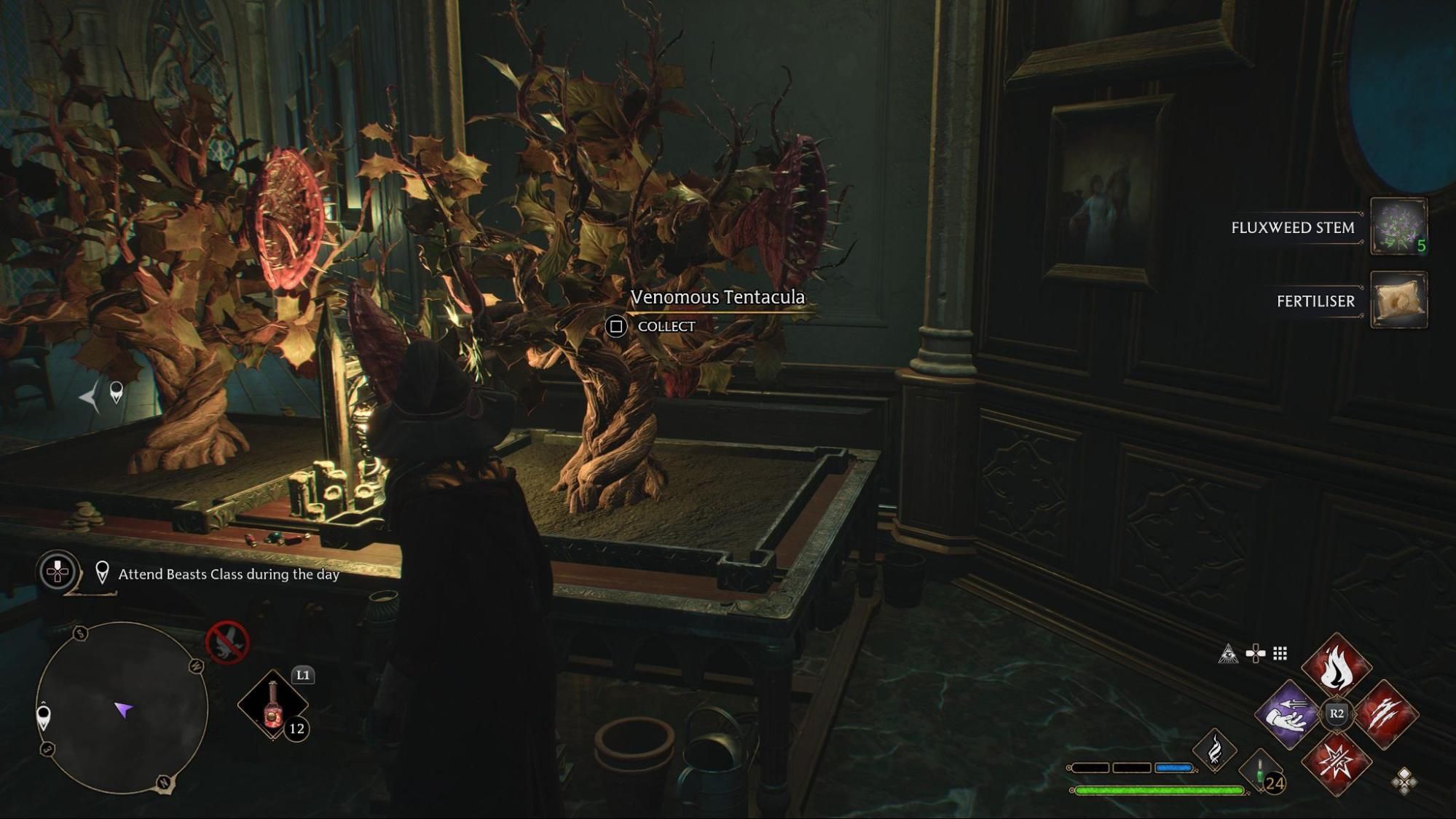This screenshot has width=1456, height=819.
Task: Use the red claw slash spell
Action: click(1385, 715)
